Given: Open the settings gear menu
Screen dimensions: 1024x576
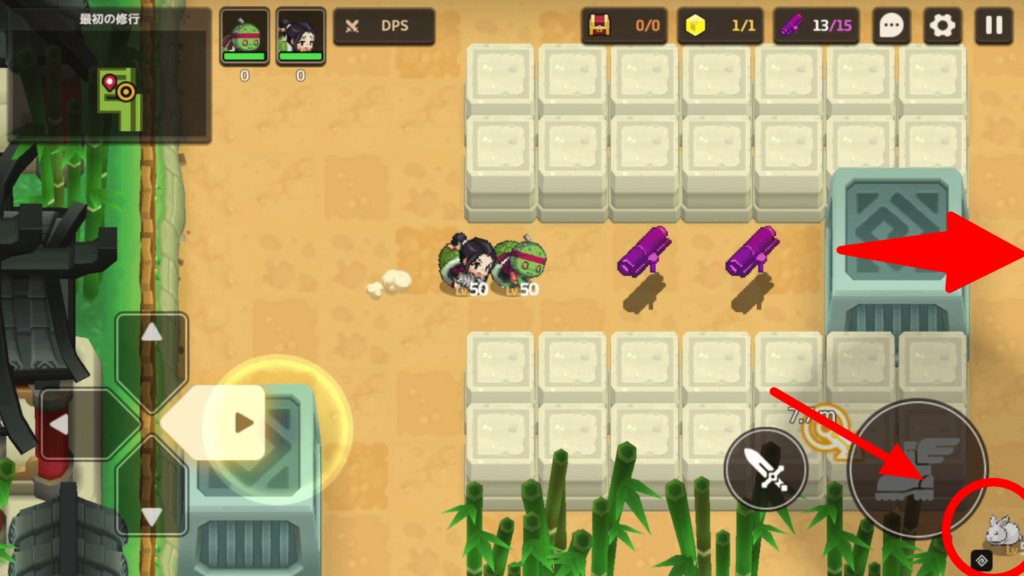Looking at the screenshot, I should coord(941,26).
